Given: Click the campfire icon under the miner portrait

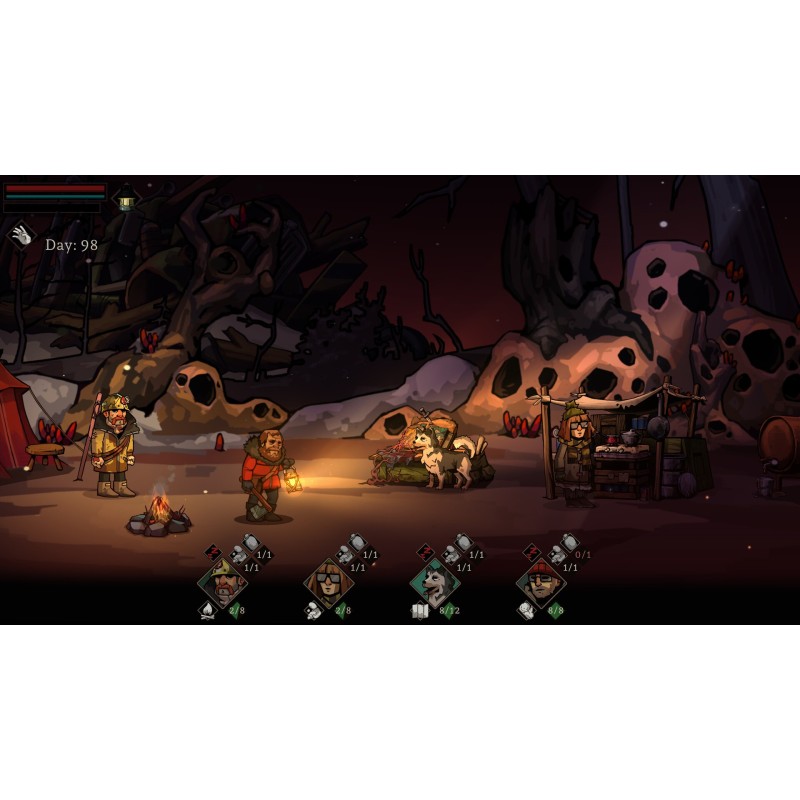Looking at the screenshot, I should (208, 611).
